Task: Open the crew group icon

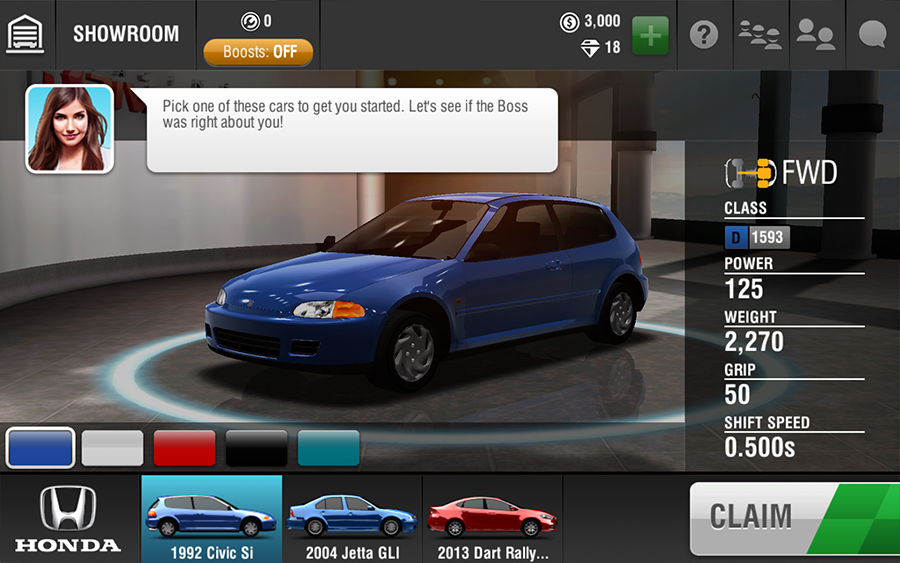Action: [760, 35]
